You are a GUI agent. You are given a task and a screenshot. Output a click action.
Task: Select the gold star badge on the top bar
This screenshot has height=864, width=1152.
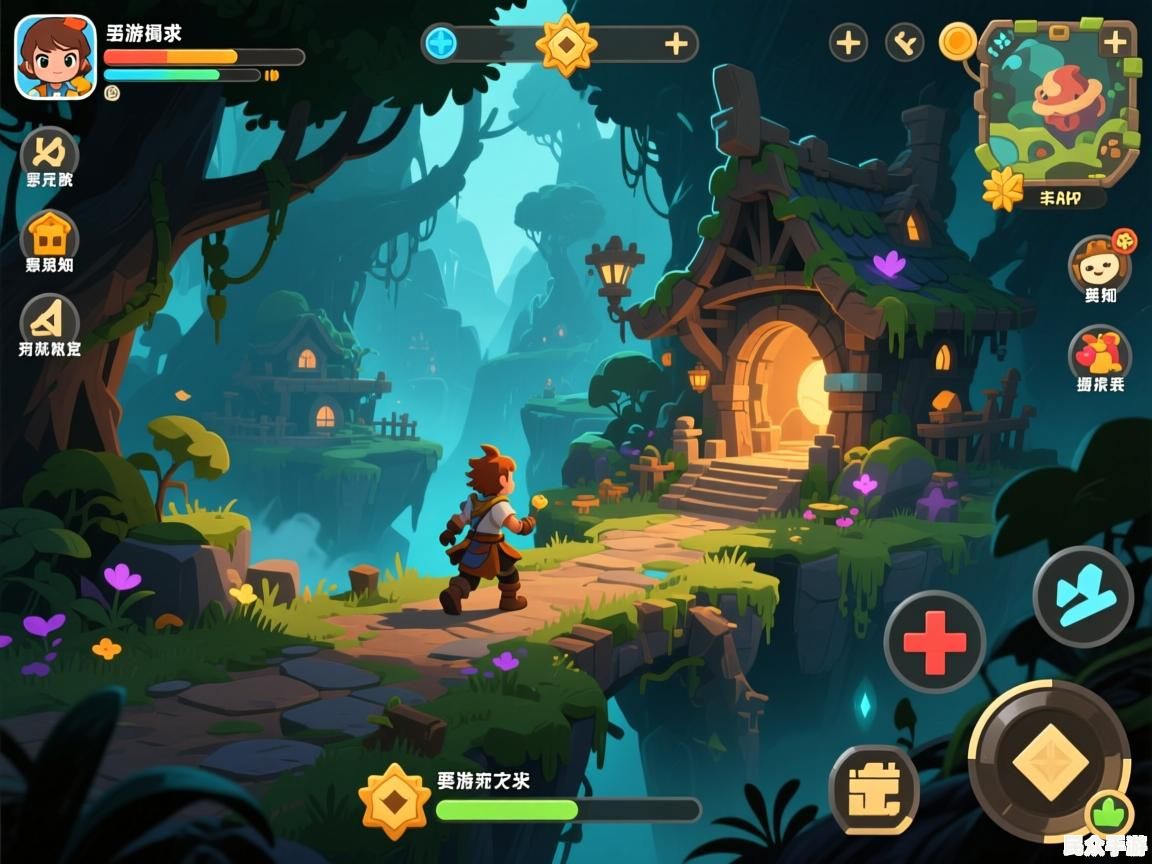tap(566, 44)
